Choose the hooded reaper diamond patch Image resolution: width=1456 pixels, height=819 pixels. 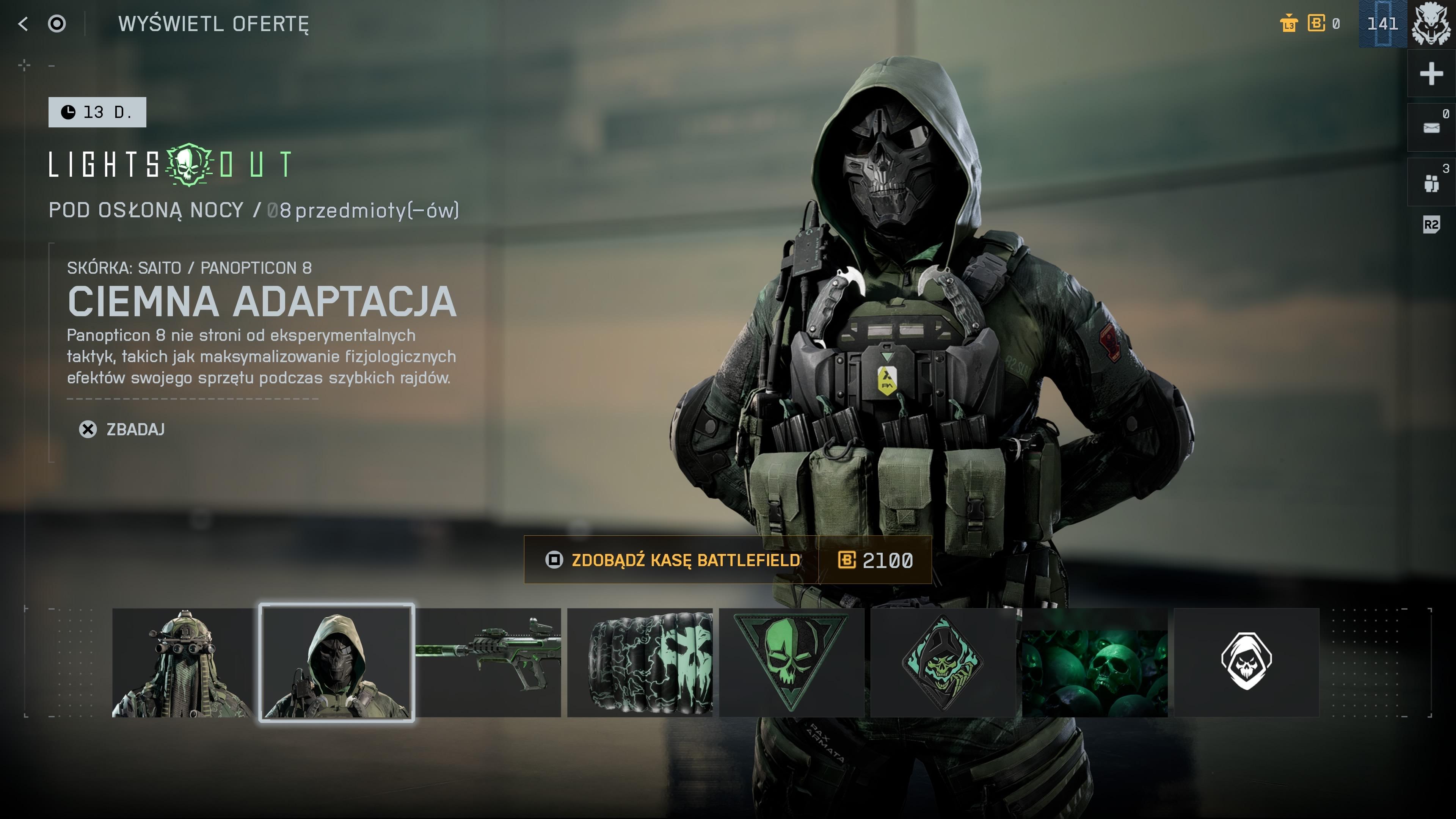[943, 662]
